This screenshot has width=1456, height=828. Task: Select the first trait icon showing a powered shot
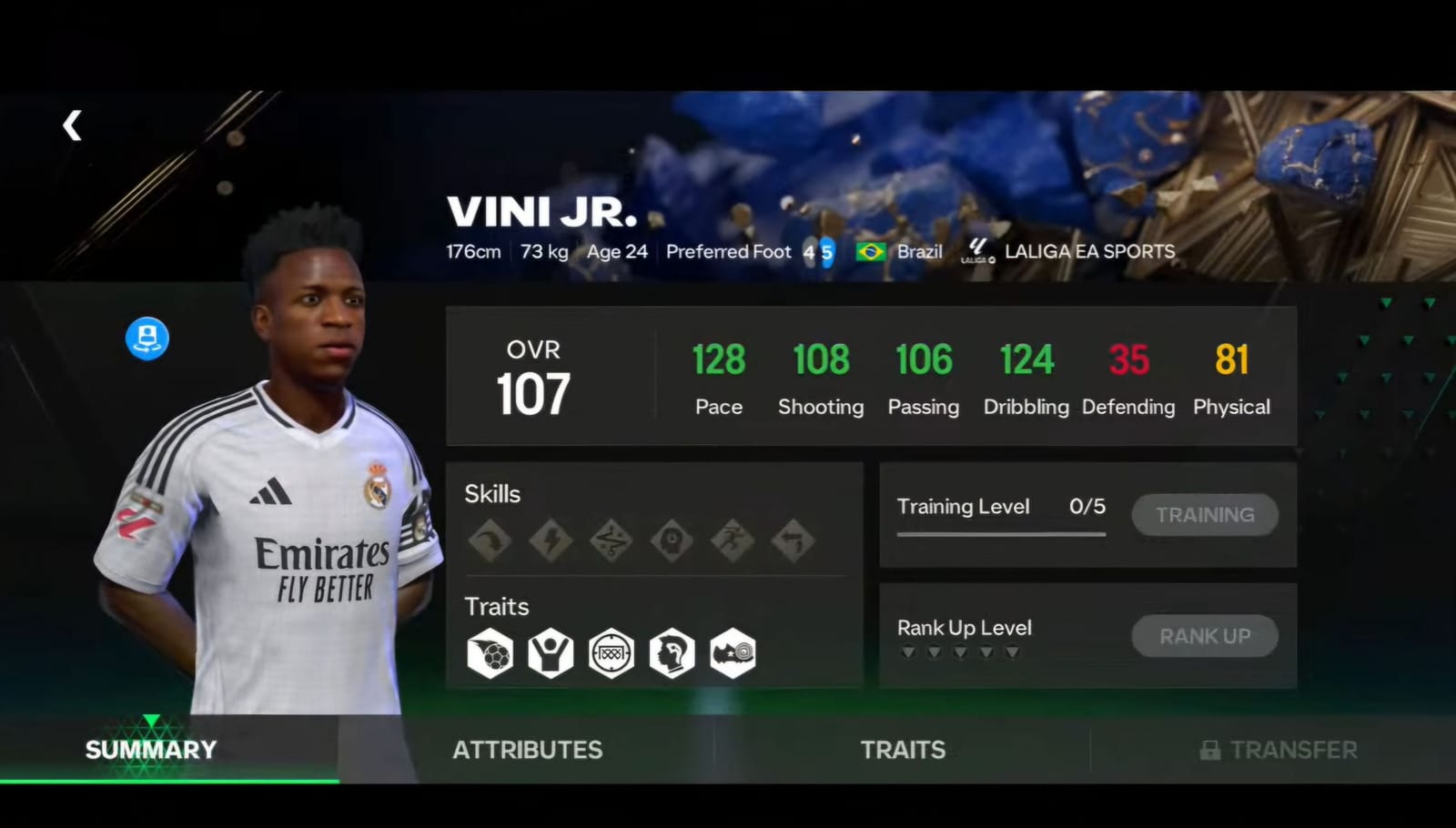(x=490, y=652)
